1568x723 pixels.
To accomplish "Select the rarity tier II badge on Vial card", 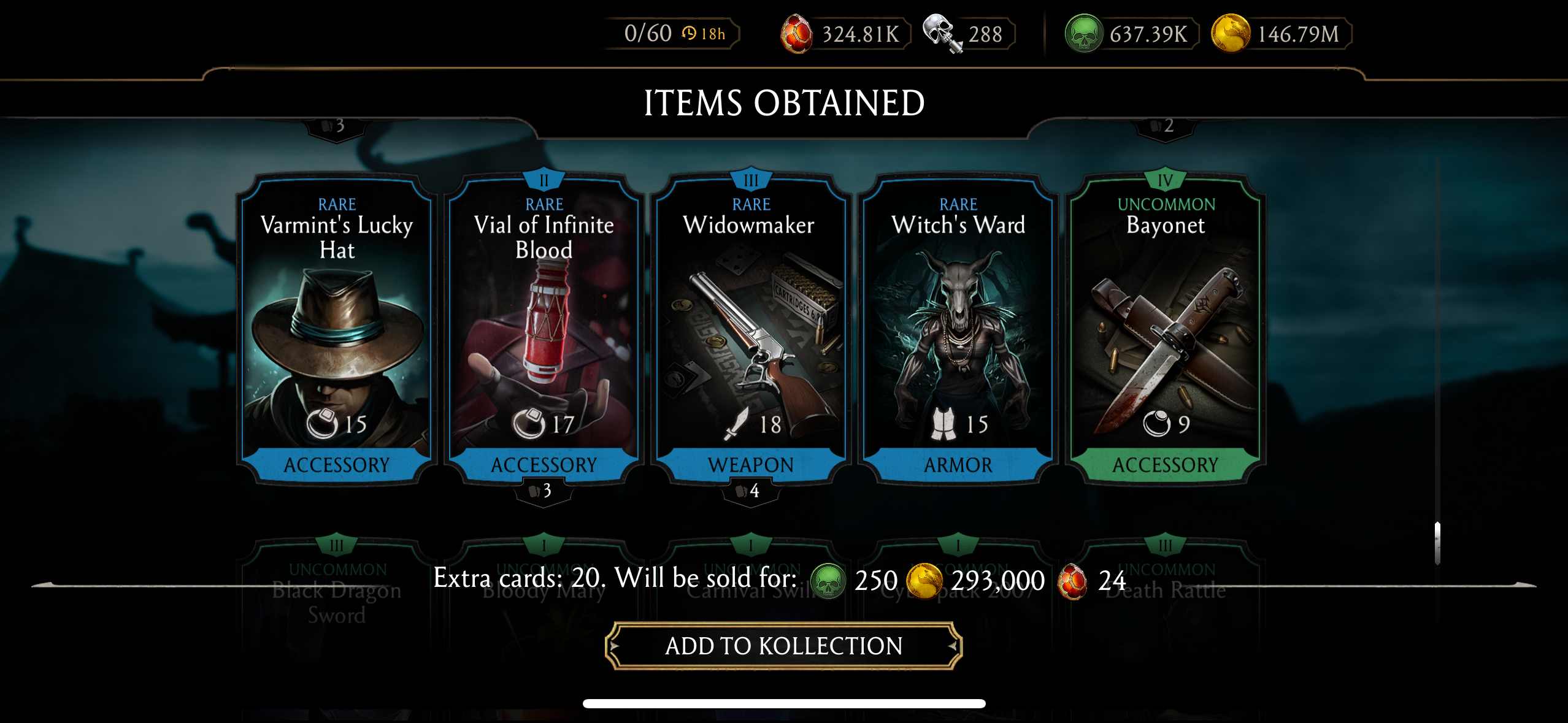I will click(x=544, y=178).
